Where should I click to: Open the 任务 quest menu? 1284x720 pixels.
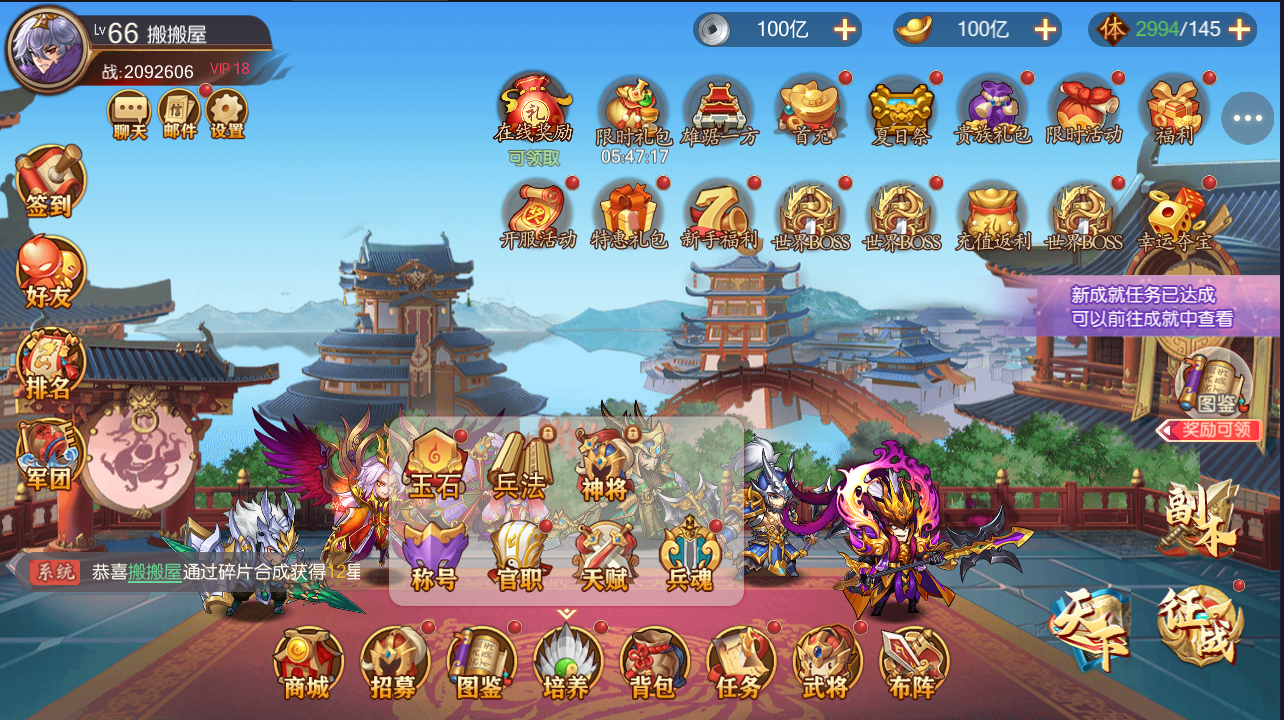tap(740, 662)
